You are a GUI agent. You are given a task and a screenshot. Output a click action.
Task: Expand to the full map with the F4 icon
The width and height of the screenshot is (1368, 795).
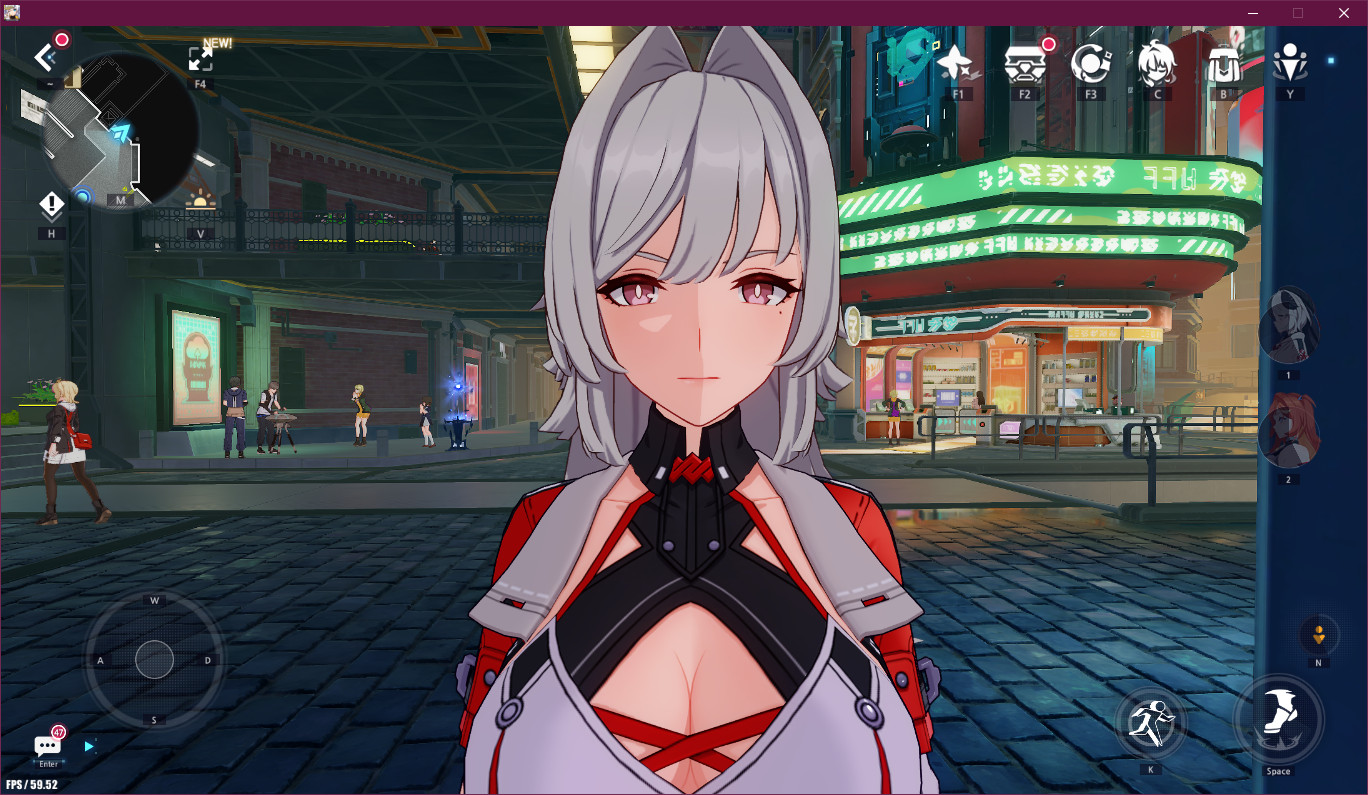tap(200, 59)
